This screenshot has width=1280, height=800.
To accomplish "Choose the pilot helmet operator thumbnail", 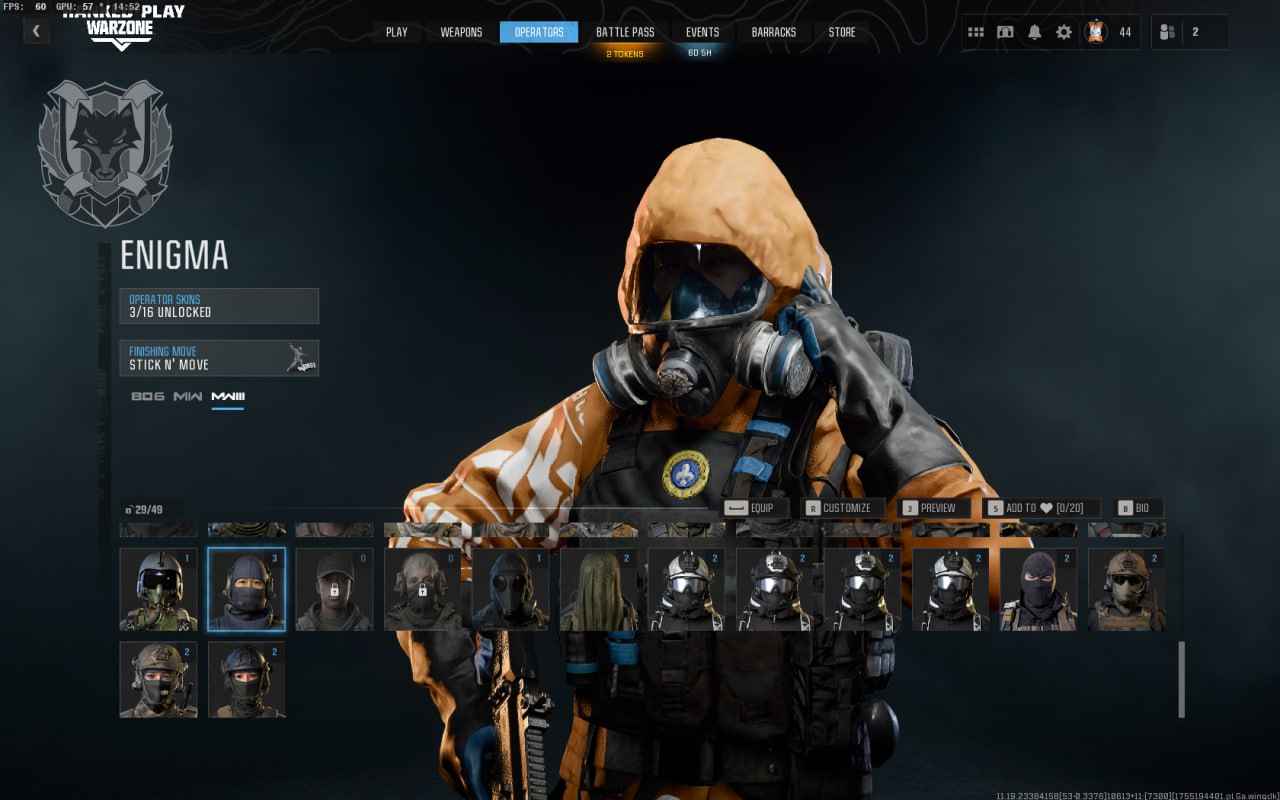I will tap(158, 589).
